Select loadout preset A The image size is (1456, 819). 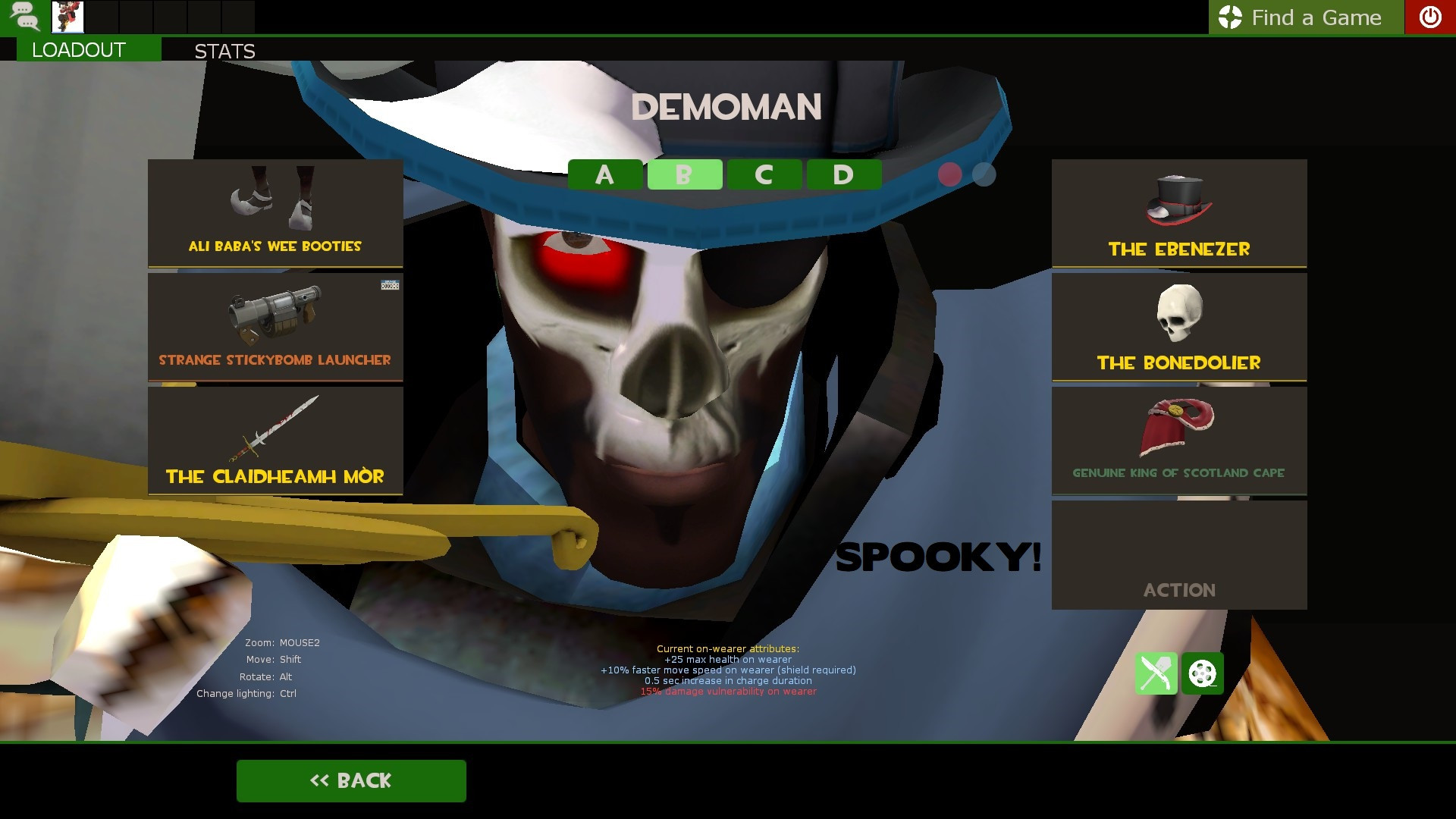pyautogui.click(x=604, y=174)
